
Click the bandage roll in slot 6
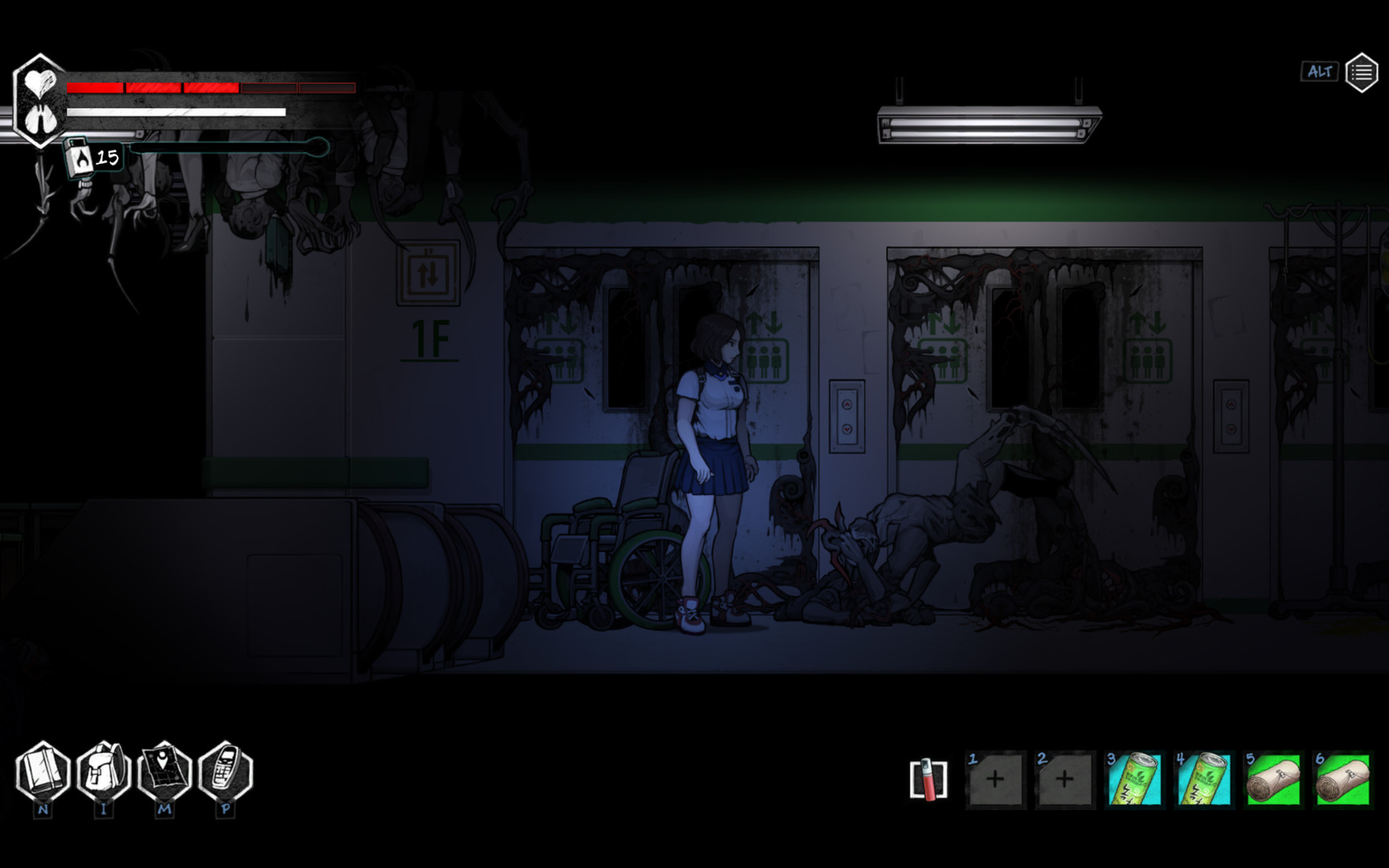pos(1342,780)
